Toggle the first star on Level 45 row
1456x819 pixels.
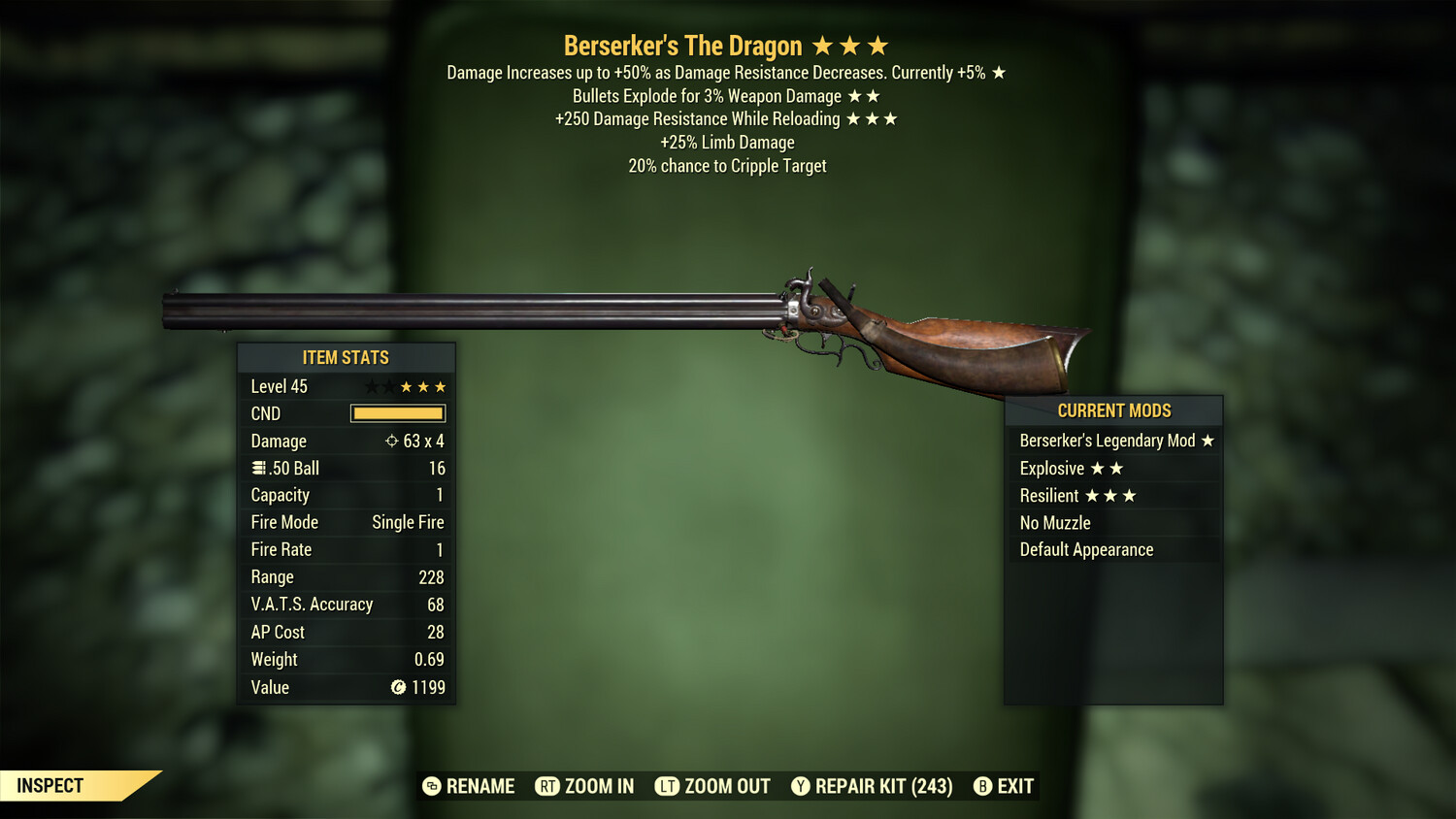coord(372,385)
